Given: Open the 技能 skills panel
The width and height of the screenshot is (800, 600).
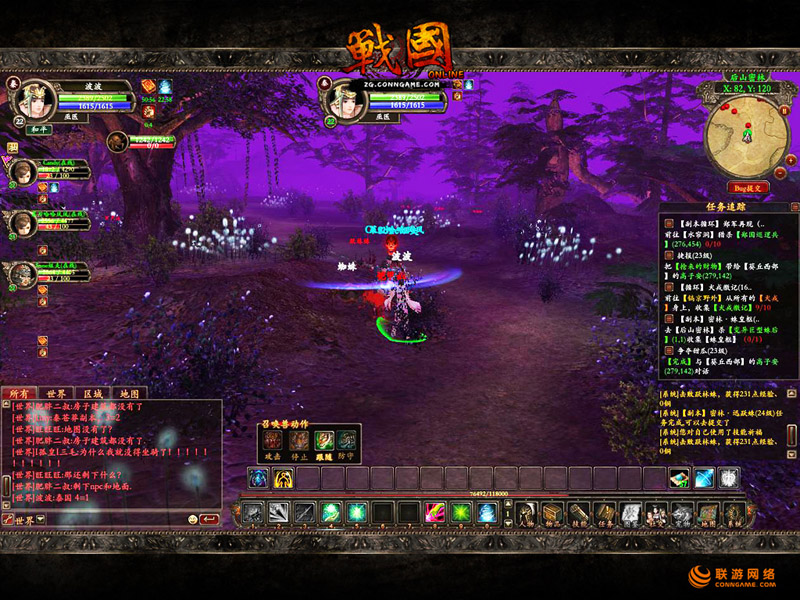Looking at the screenshot, I should pyautogui.click(x=580, y=514).
